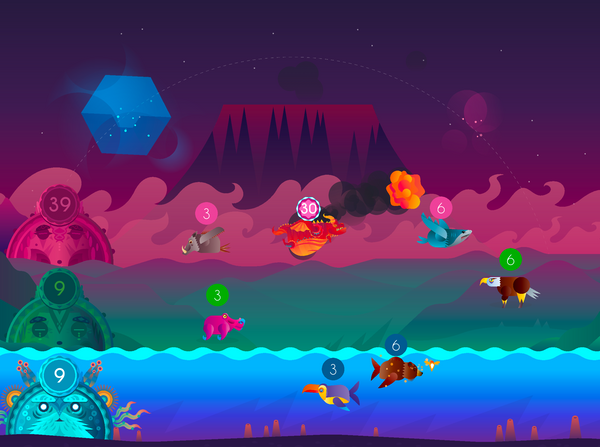Select the brown bear fish marked 6

click(396, 370)
